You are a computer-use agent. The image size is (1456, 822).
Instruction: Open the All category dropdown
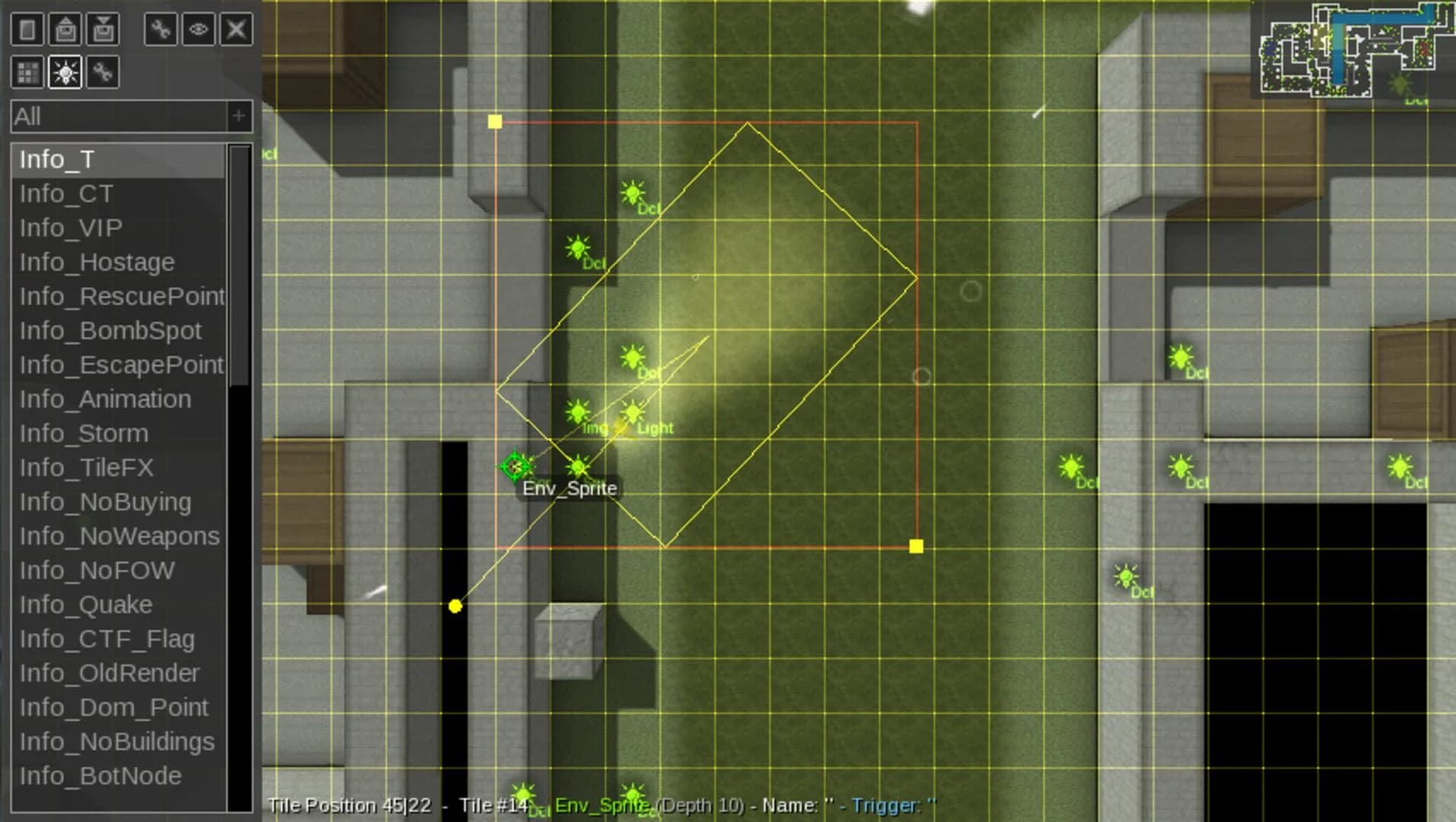114,116
